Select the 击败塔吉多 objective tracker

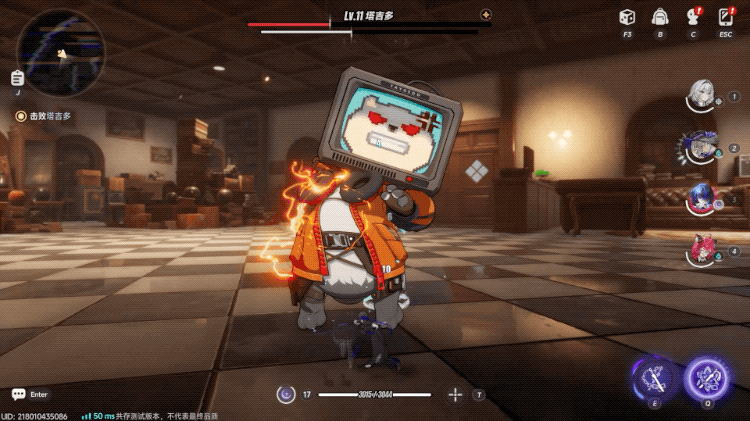pos(44,116)
